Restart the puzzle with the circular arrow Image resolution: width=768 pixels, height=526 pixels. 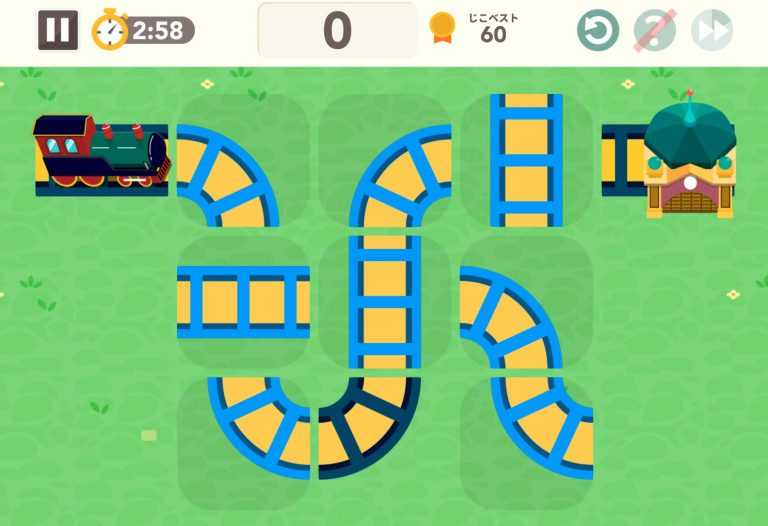click(598, 31)
